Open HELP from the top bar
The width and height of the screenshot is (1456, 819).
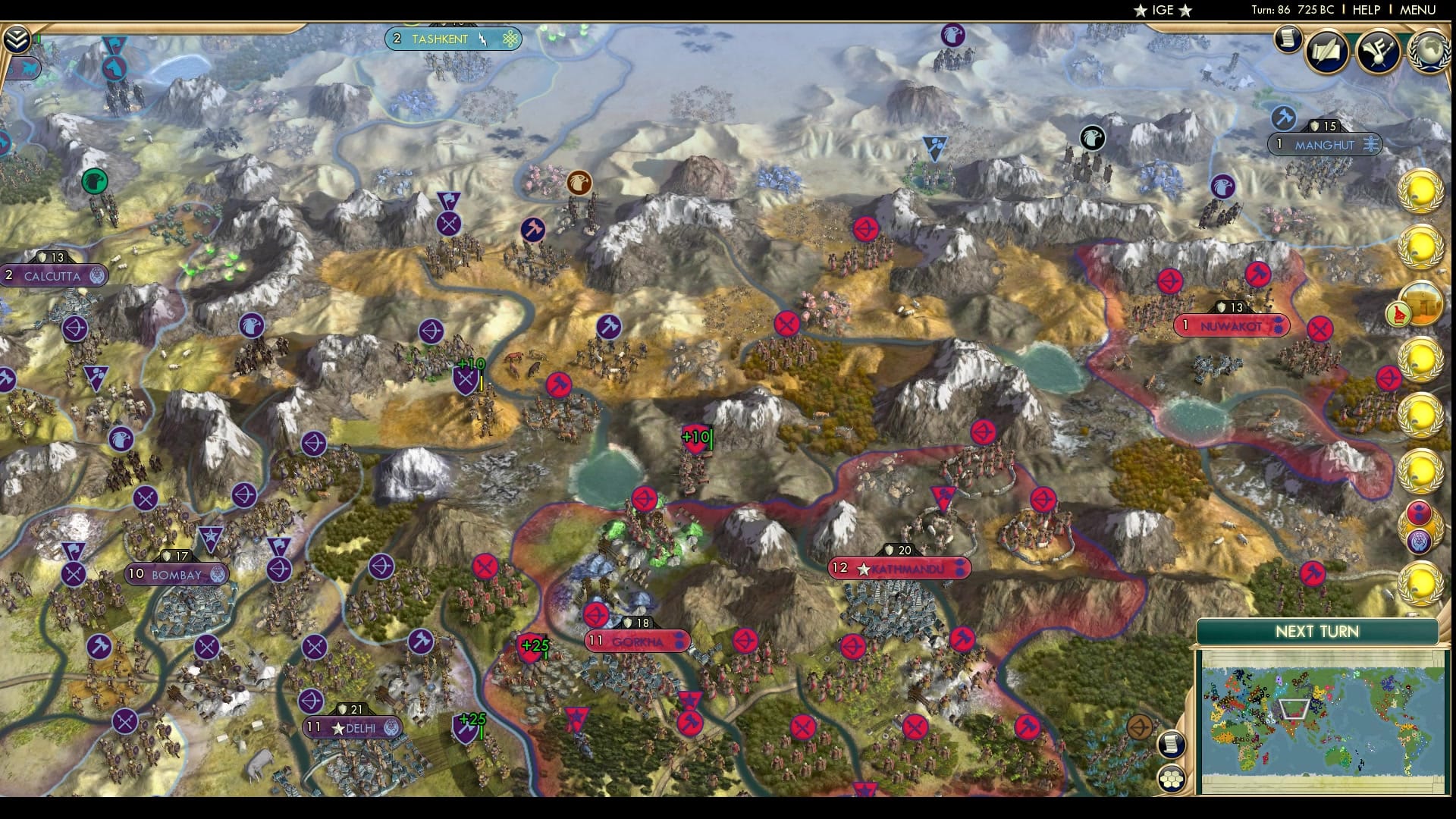pos(1365,10)
